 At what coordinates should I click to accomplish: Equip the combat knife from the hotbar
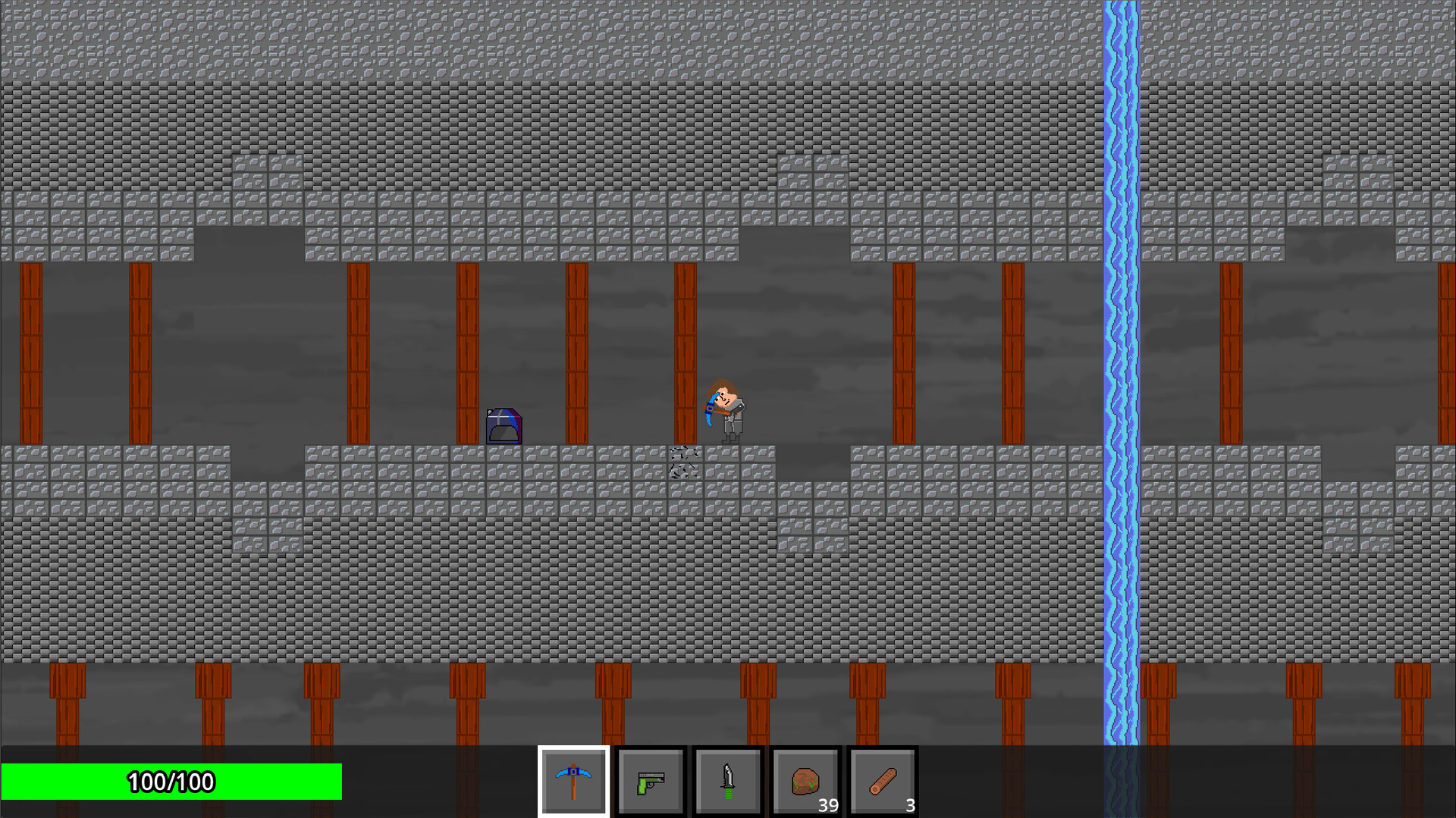tap(728, 781)
